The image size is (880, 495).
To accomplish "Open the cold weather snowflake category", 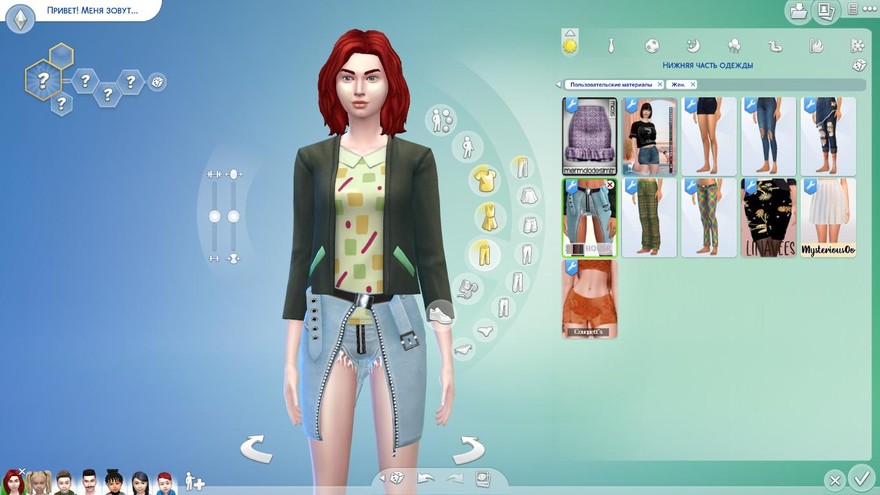I will (857, 46).
